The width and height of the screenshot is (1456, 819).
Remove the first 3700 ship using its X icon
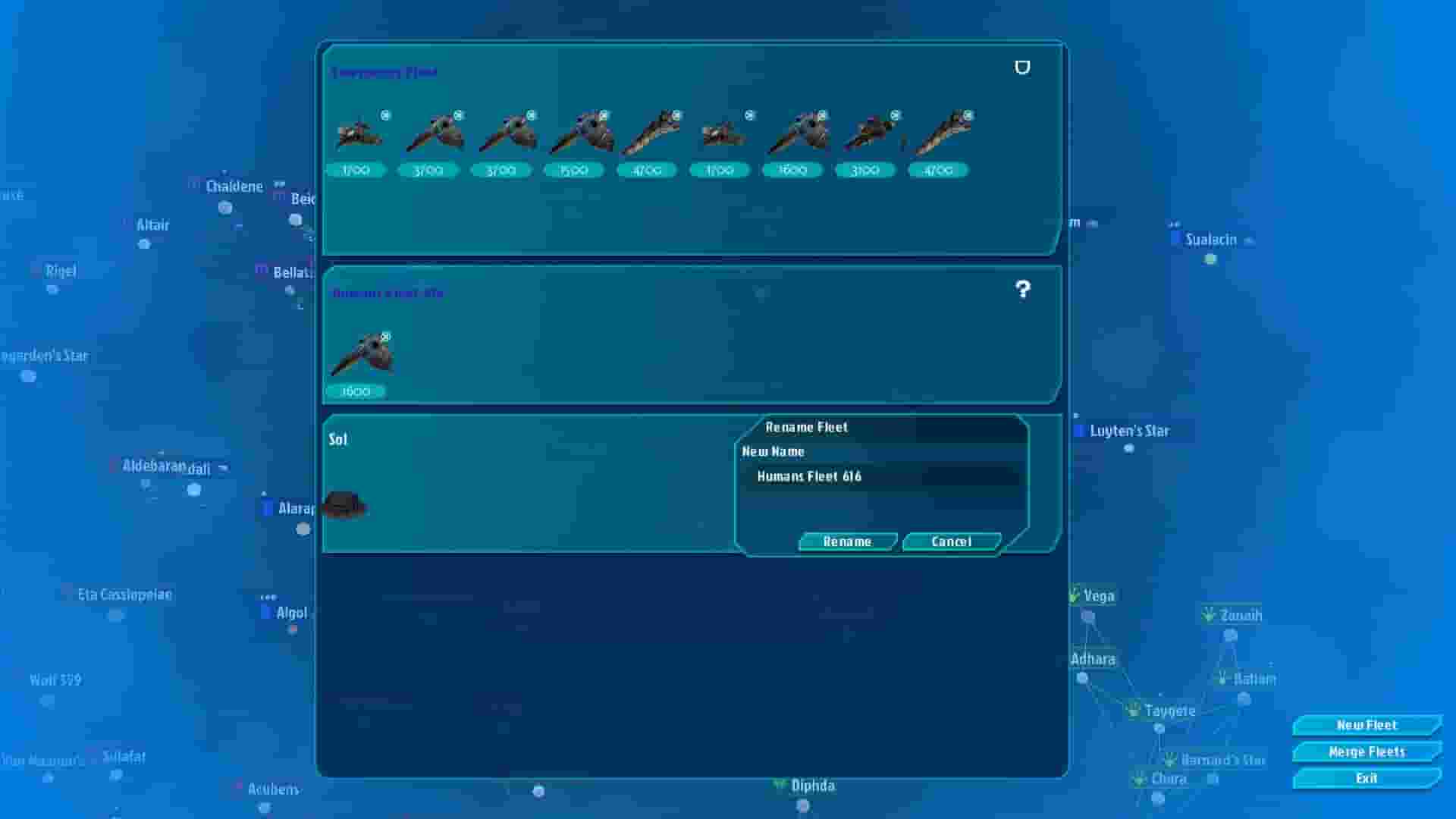coord(457,115)
